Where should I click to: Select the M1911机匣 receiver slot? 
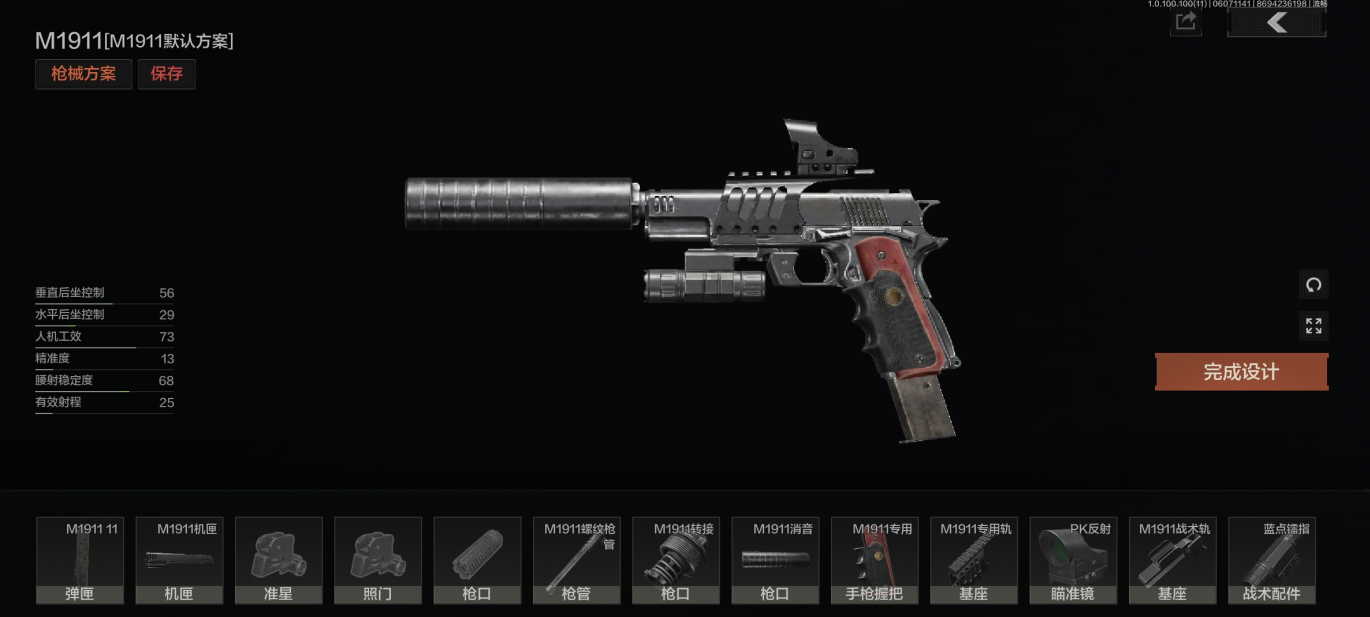click(x=179, y=560)
